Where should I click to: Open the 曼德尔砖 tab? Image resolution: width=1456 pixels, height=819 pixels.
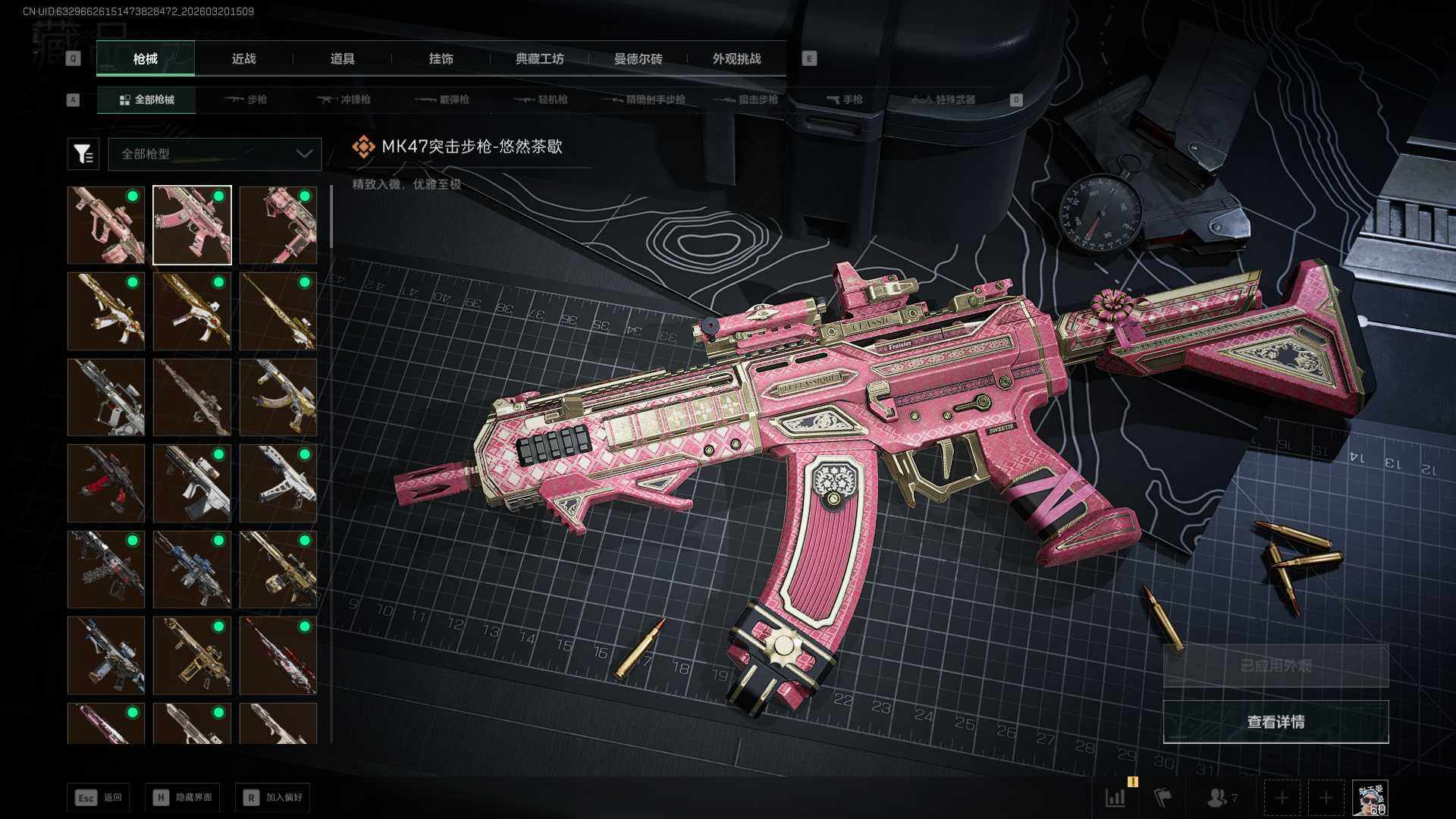click(x=638, y=58)
